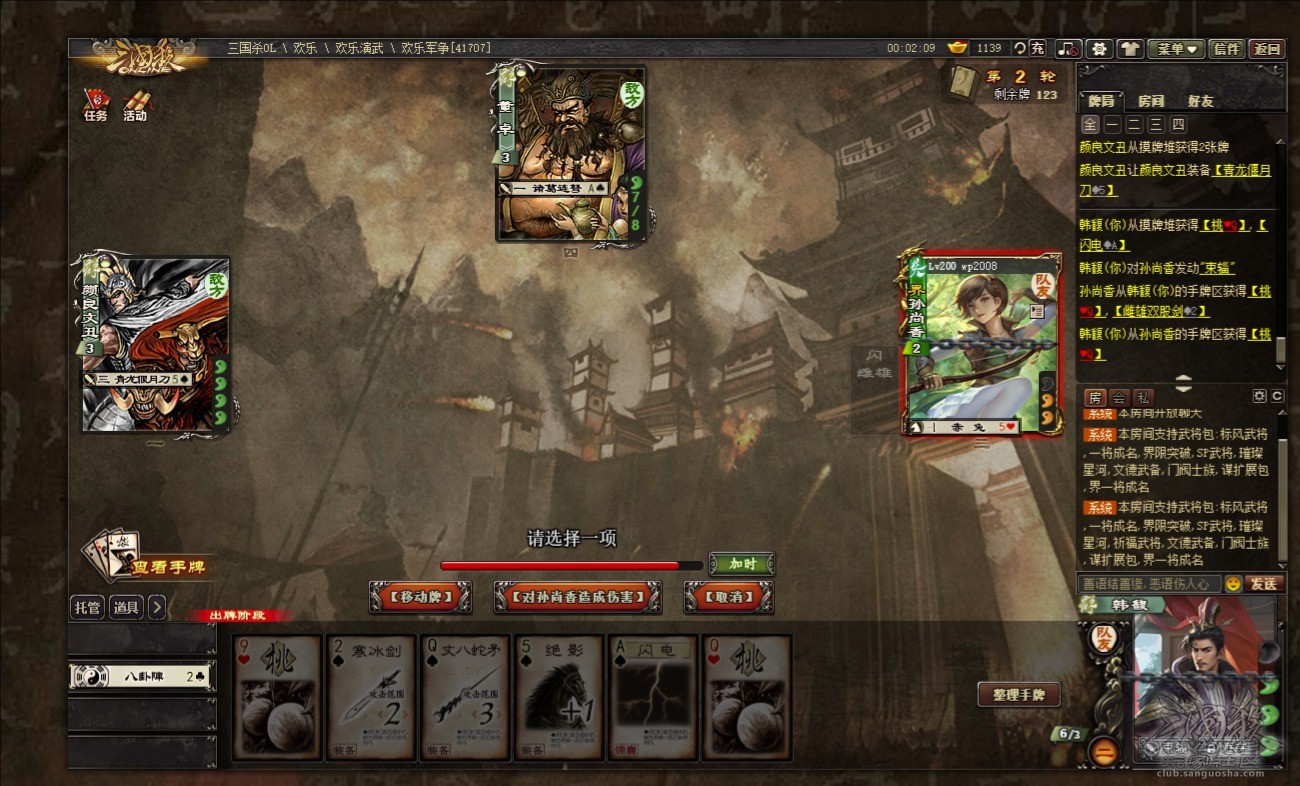
Task: Toggle the music mute icon
Action: 1069,48
